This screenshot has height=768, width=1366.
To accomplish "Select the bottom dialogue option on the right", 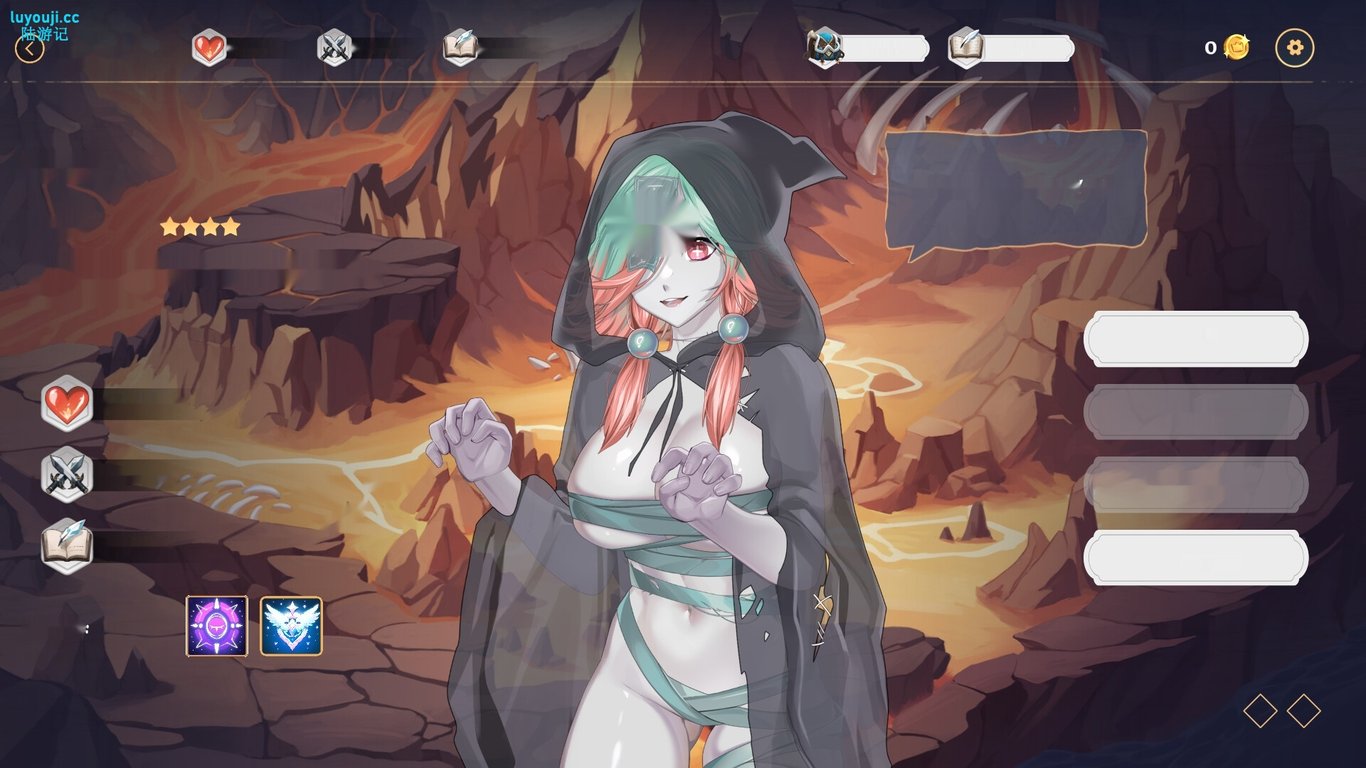I will pyautogui.click(x=1196, y=558).
